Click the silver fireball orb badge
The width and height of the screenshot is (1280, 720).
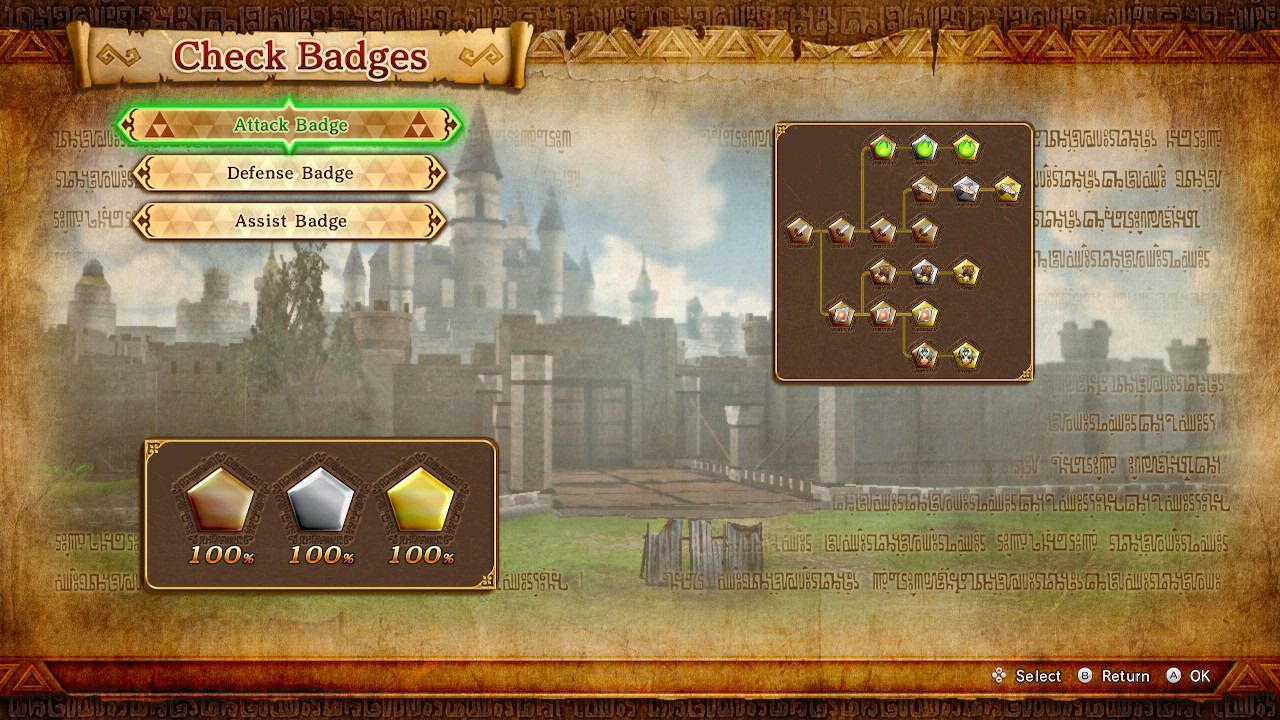882,313
